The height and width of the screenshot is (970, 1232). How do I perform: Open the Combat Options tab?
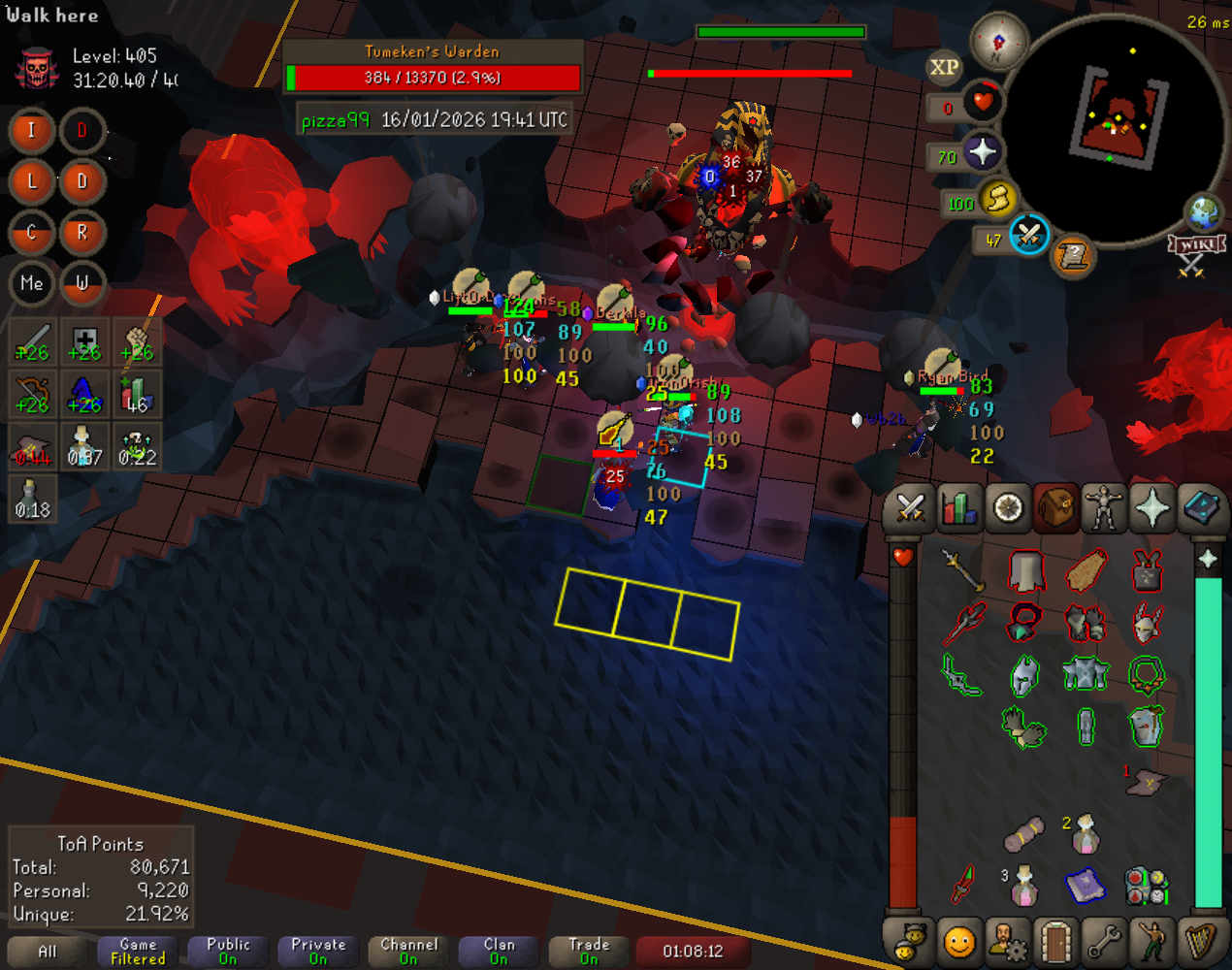[x=910, y=507]
